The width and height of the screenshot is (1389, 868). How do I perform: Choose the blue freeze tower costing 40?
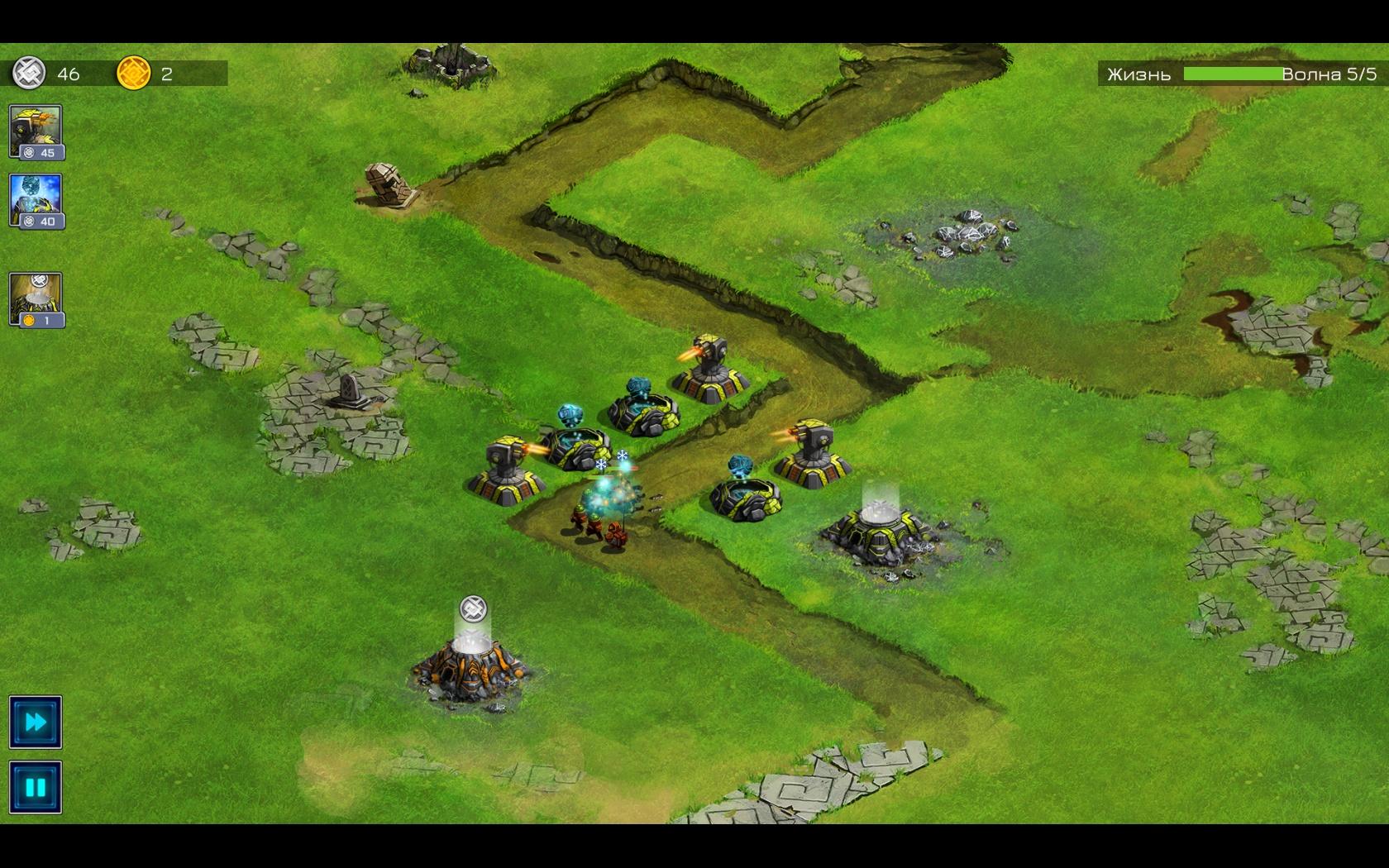36,201
